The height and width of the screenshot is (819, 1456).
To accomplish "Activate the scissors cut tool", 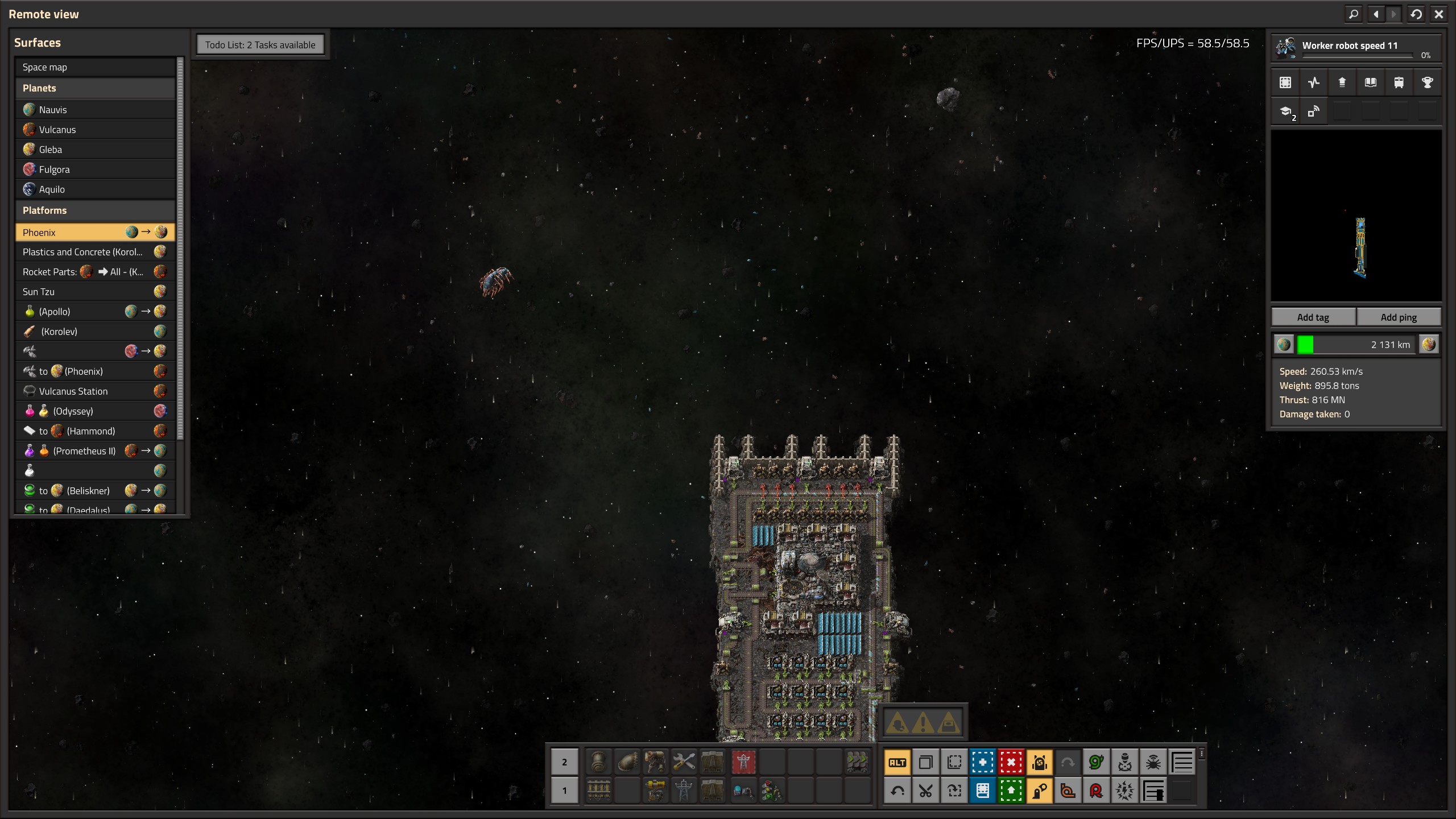I will tap(926, 791).
